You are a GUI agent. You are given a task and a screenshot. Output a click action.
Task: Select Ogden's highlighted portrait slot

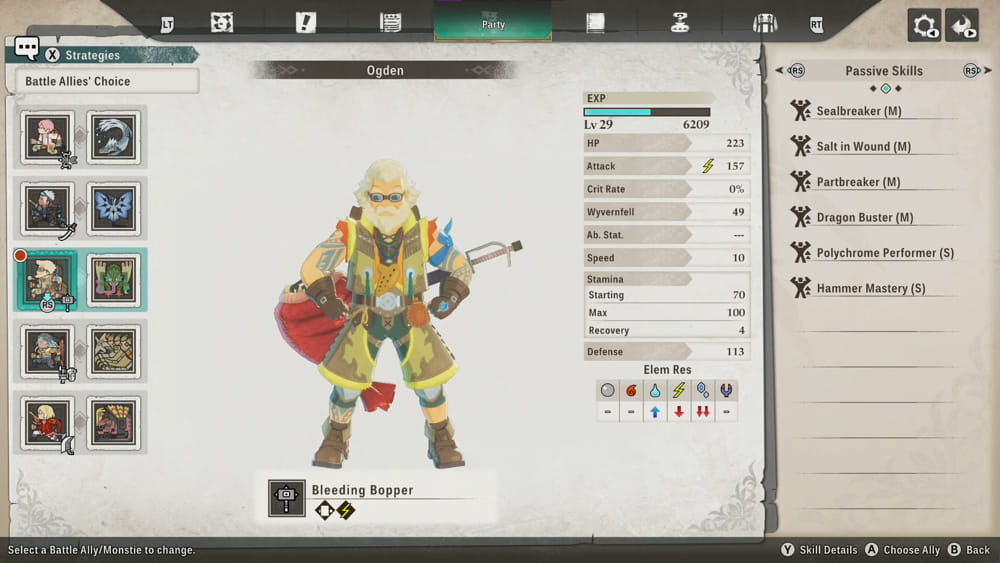(x=48, y=279)
